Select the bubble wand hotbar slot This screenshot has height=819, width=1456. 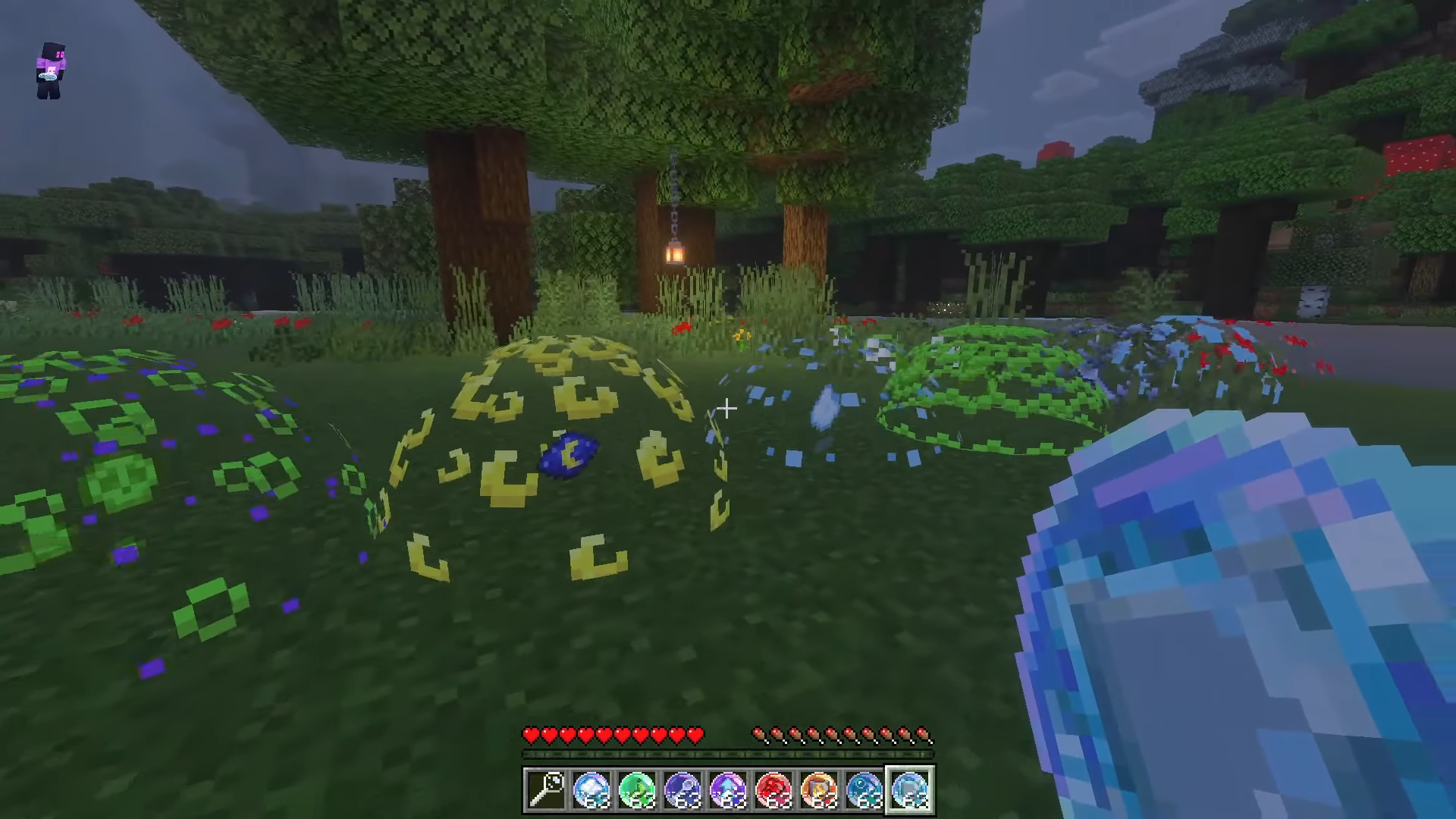[x=546, y=790]
